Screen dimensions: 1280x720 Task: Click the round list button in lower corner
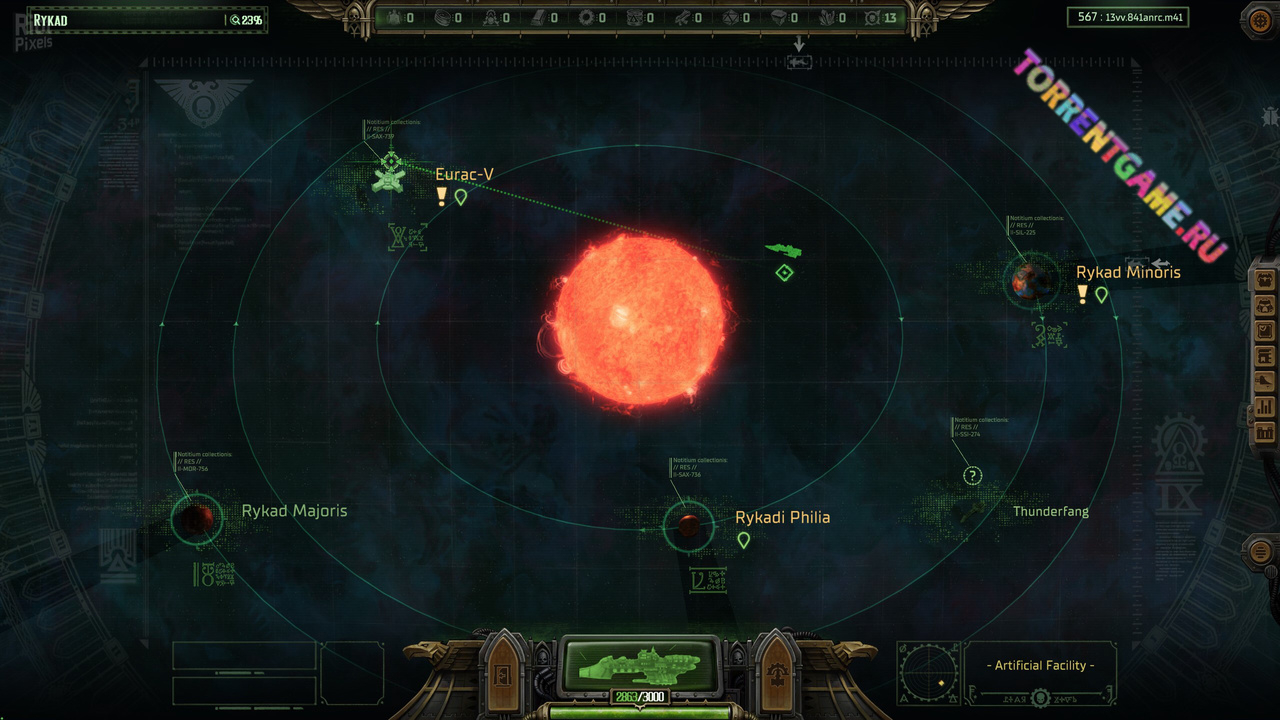1261,552
